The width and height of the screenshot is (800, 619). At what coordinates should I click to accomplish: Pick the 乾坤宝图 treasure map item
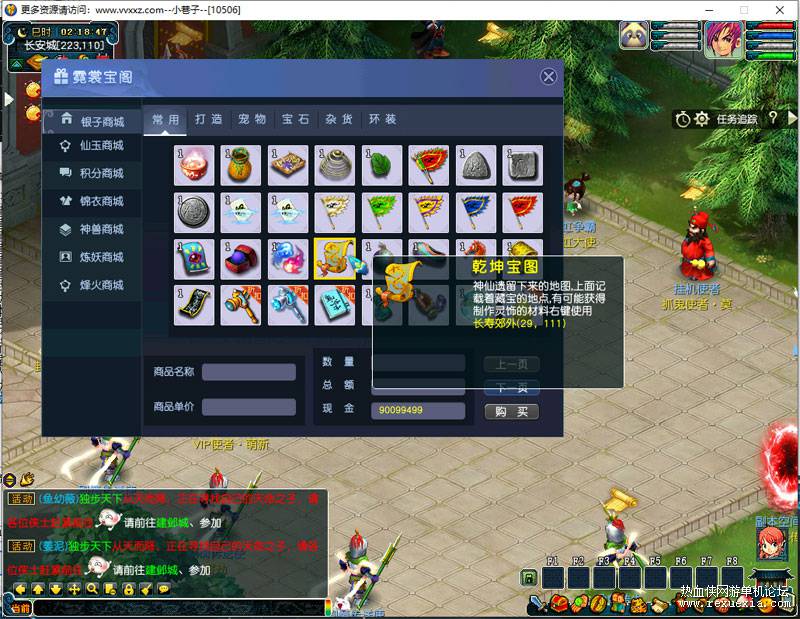(335, 259)
